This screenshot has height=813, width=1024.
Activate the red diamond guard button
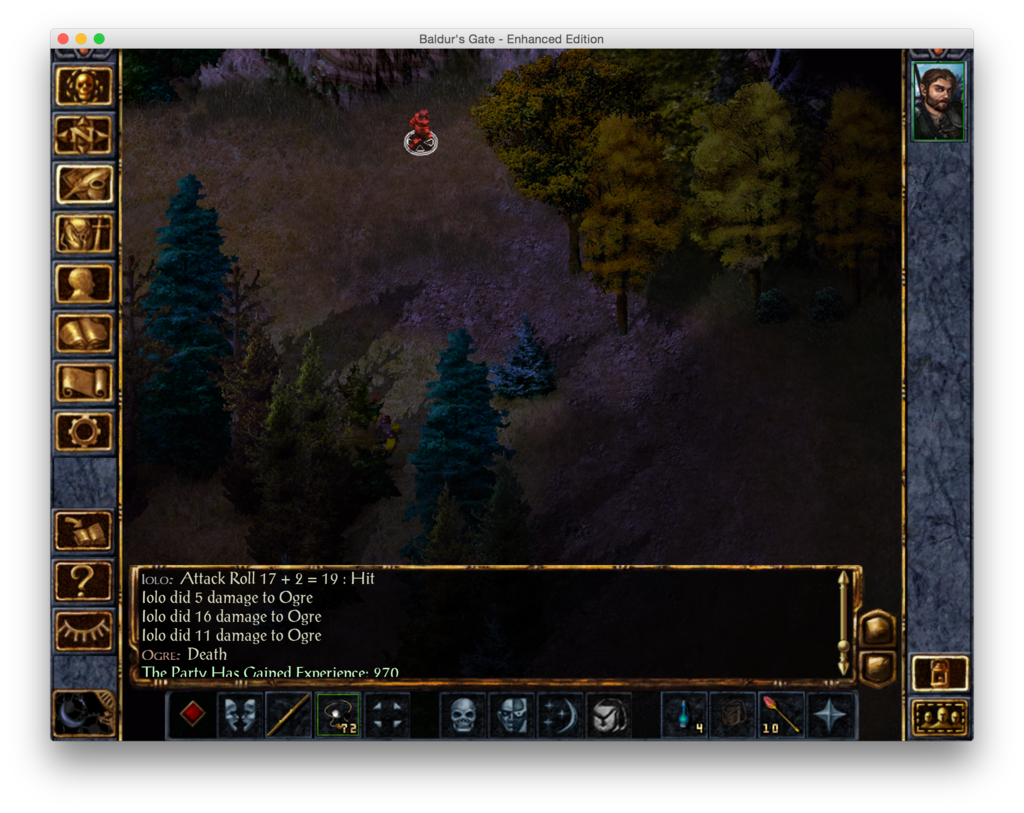(x=192, y=715)
